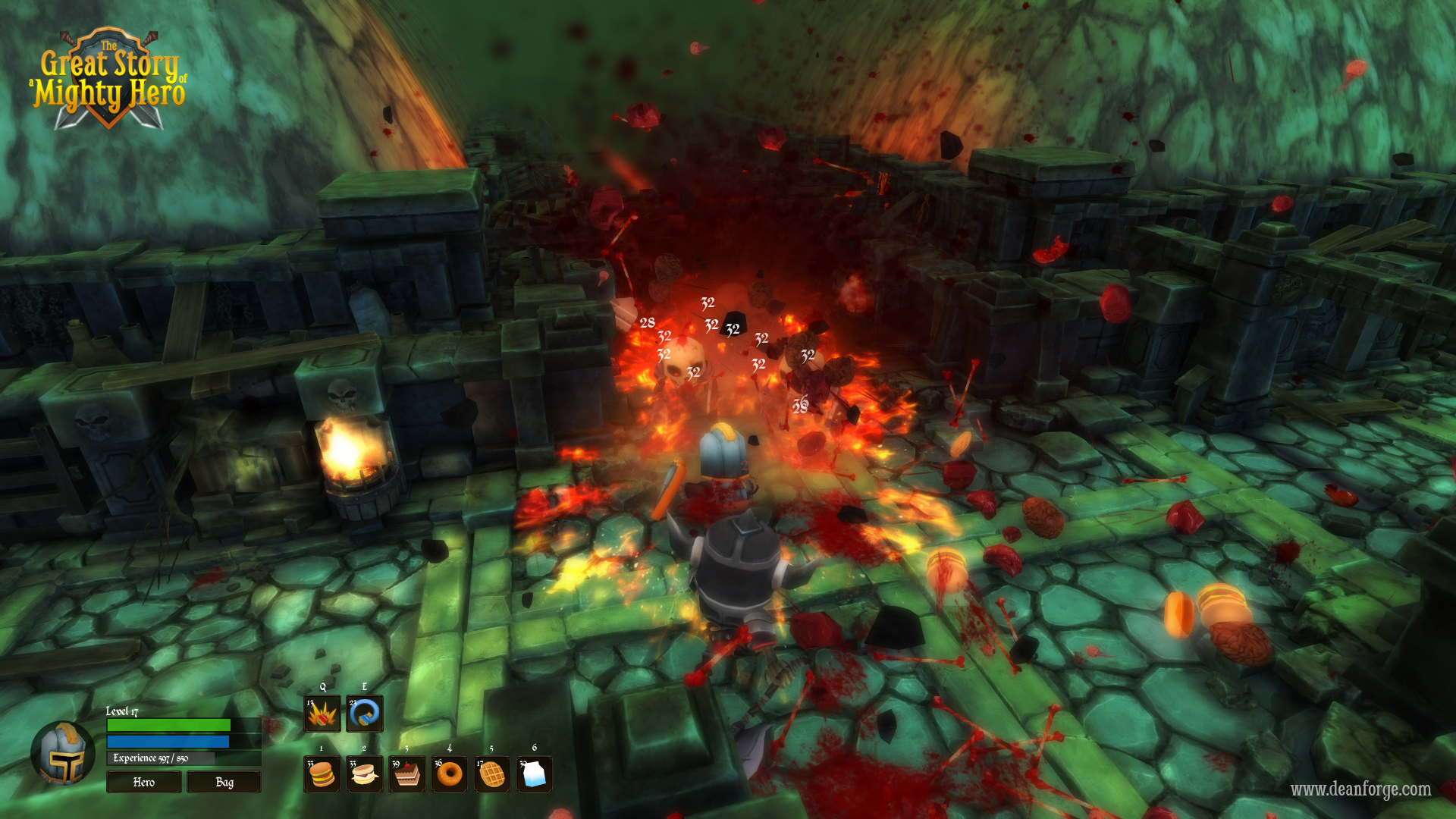
Task: Select the hamburger hotbar slot
Action: pos(322,773)
